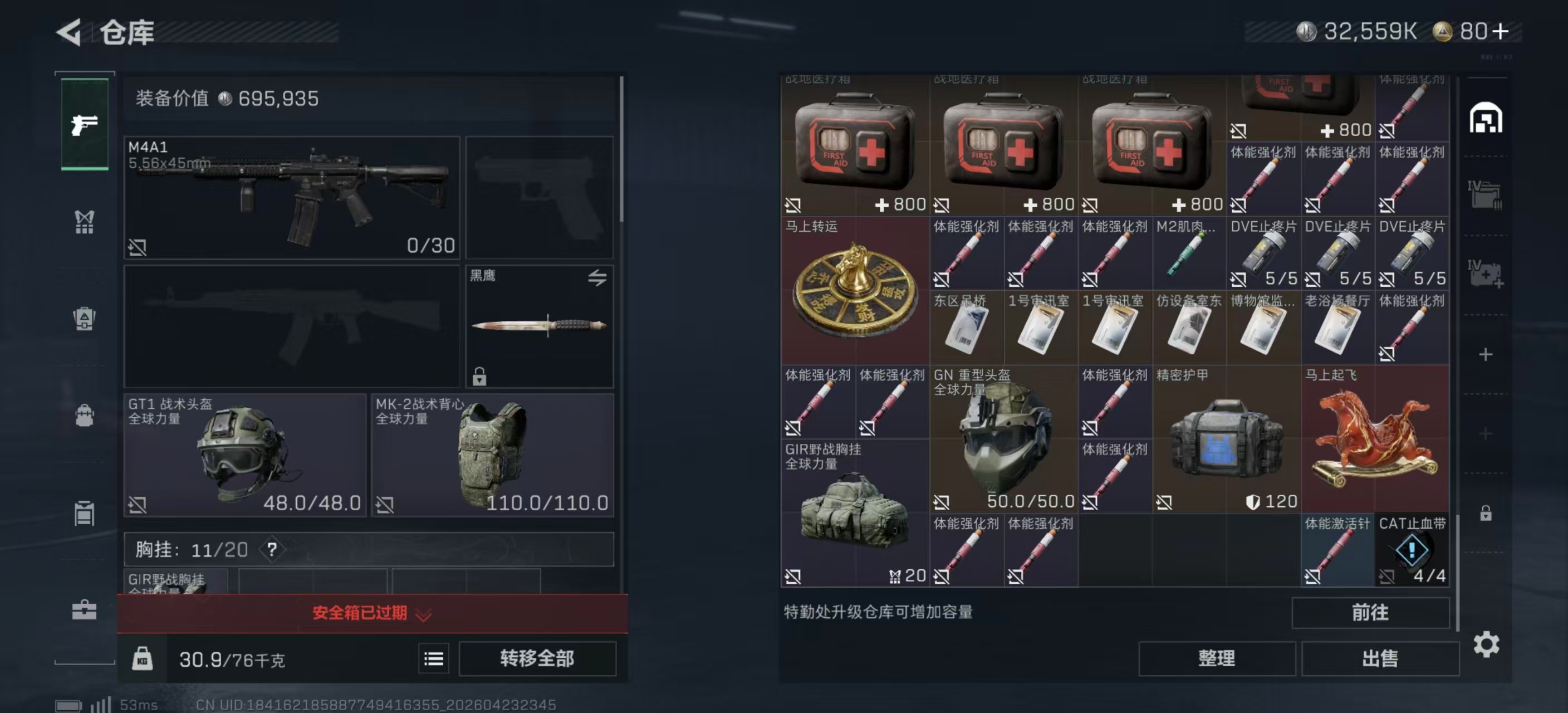The image size is (1568, 713).
Task: Switch to the container category tab
Action: (85, 512)
